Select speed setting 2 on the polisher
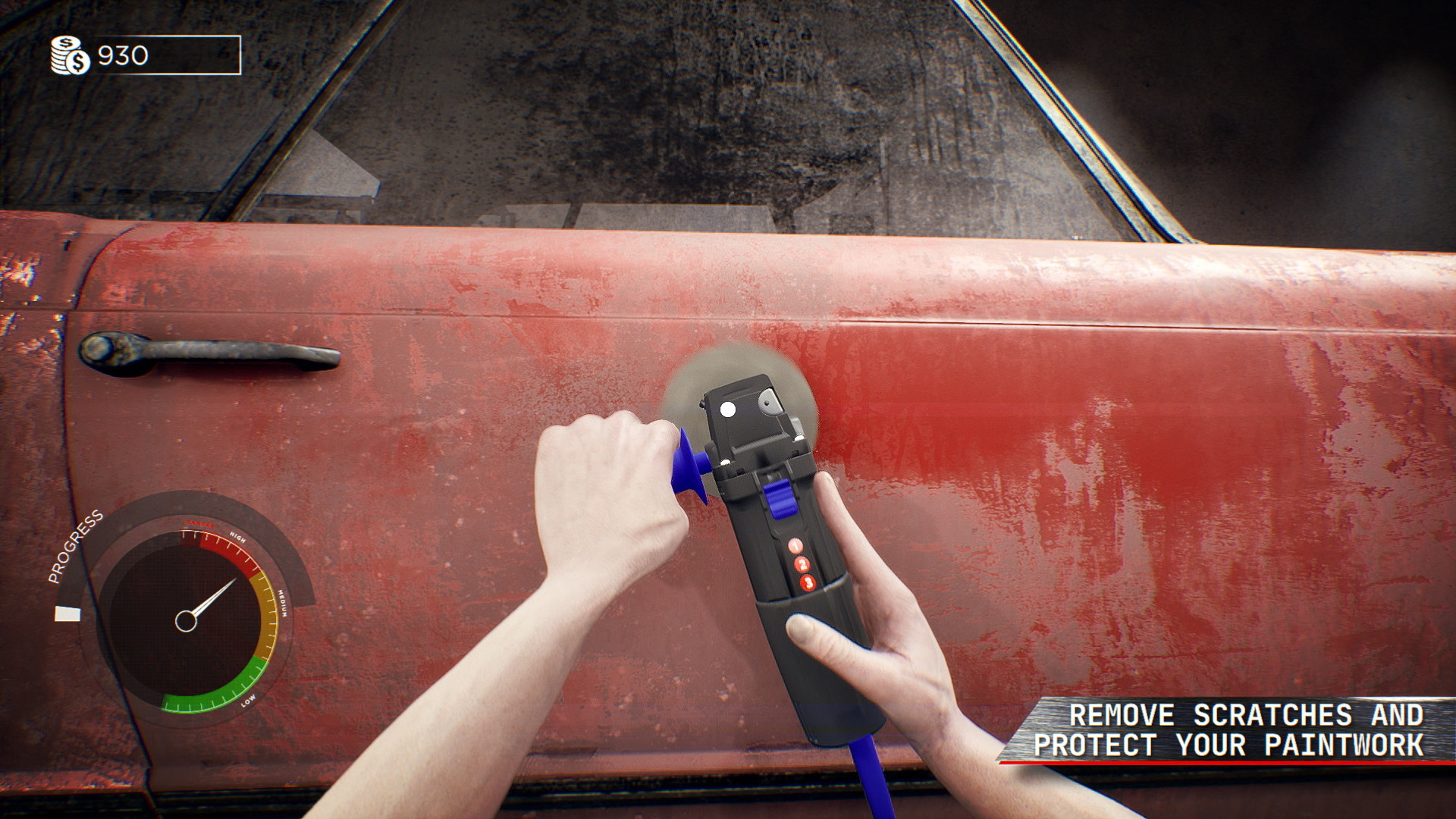Image resolution: width=1456 pixels, height=819 pixels. click(803, 564)
